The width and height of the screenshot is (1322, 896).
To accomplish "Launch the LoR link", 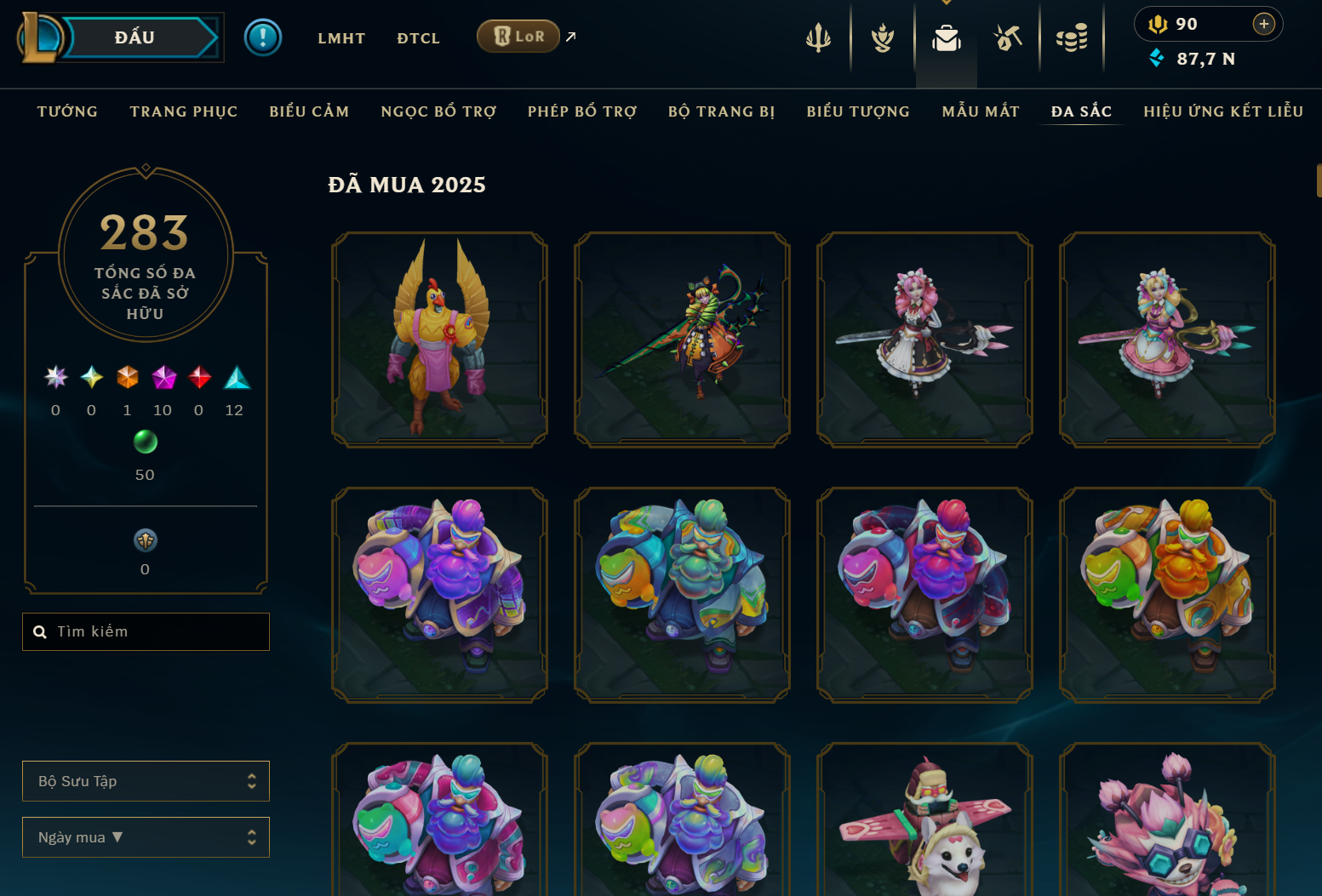I will click(x=518, y=37).
